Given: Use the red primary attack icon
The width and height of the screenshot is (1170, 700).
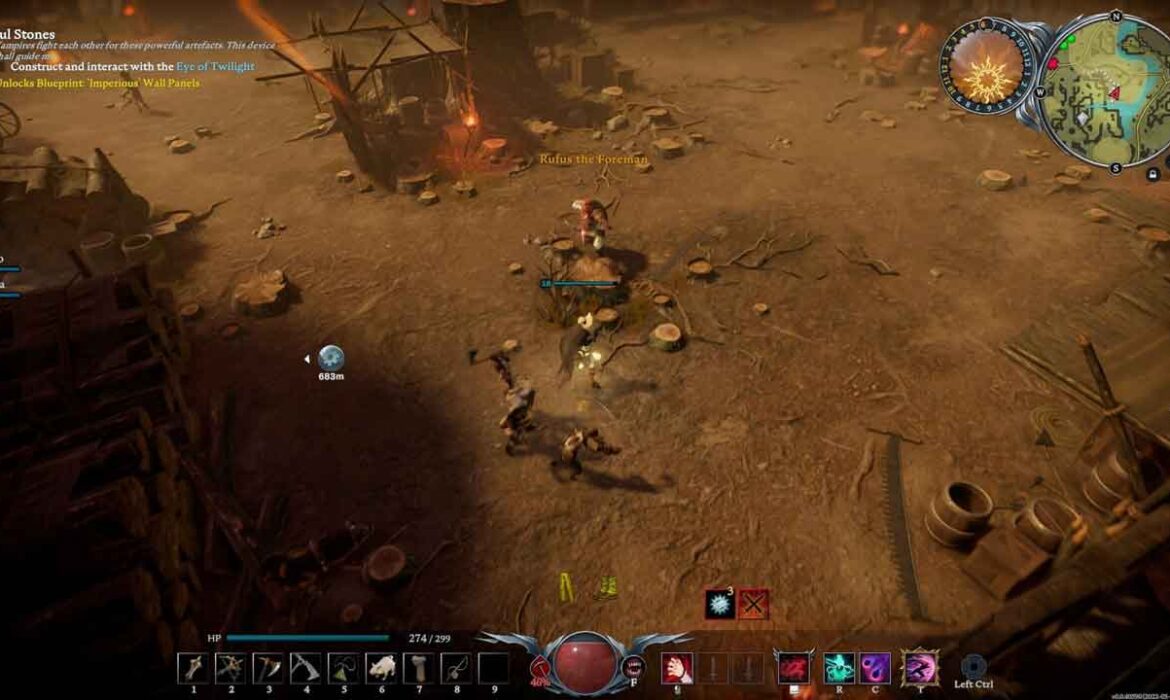Looking at the screenshot, I should (677, 667).
